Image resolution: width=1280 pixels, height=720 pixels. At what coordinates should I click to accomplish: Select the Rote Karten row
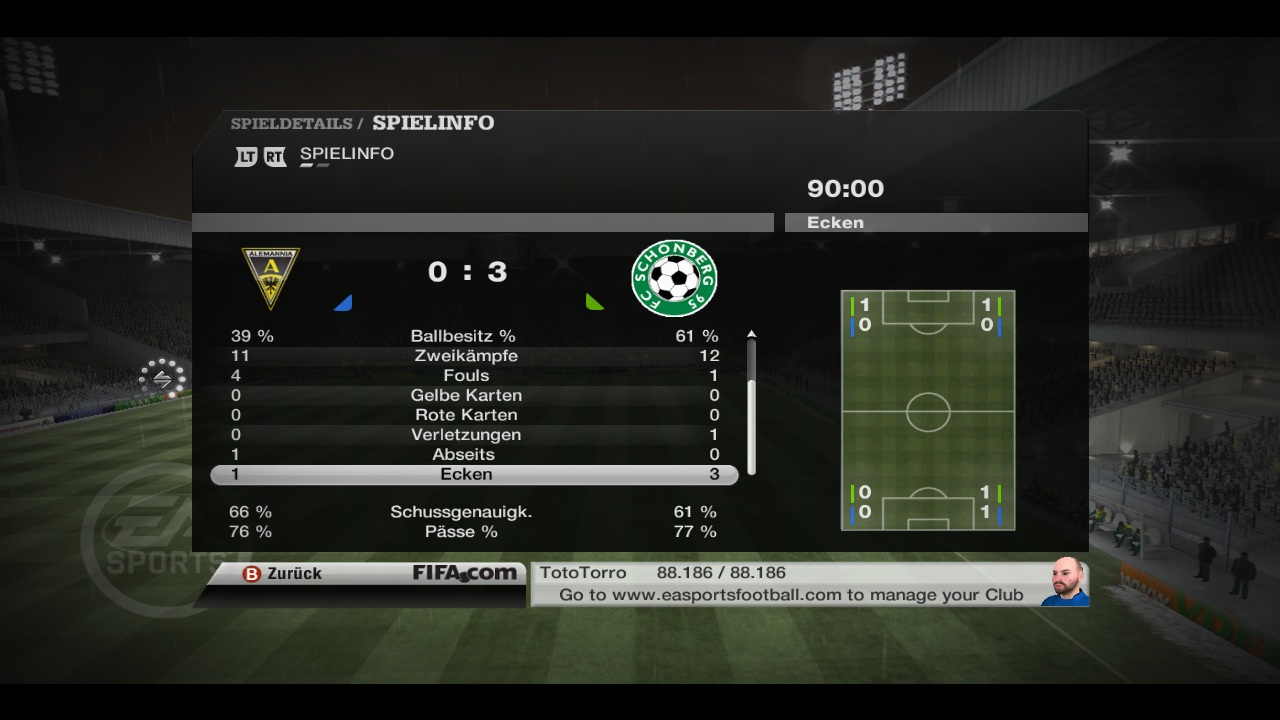[465, 415]
